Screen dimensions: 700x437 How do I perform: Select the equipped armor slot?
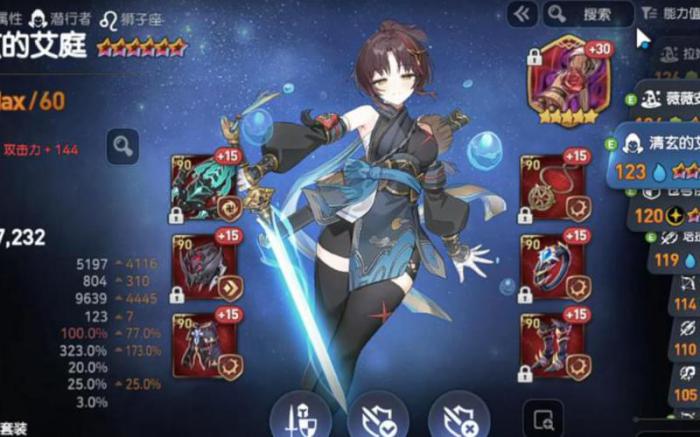pos(207,345)
